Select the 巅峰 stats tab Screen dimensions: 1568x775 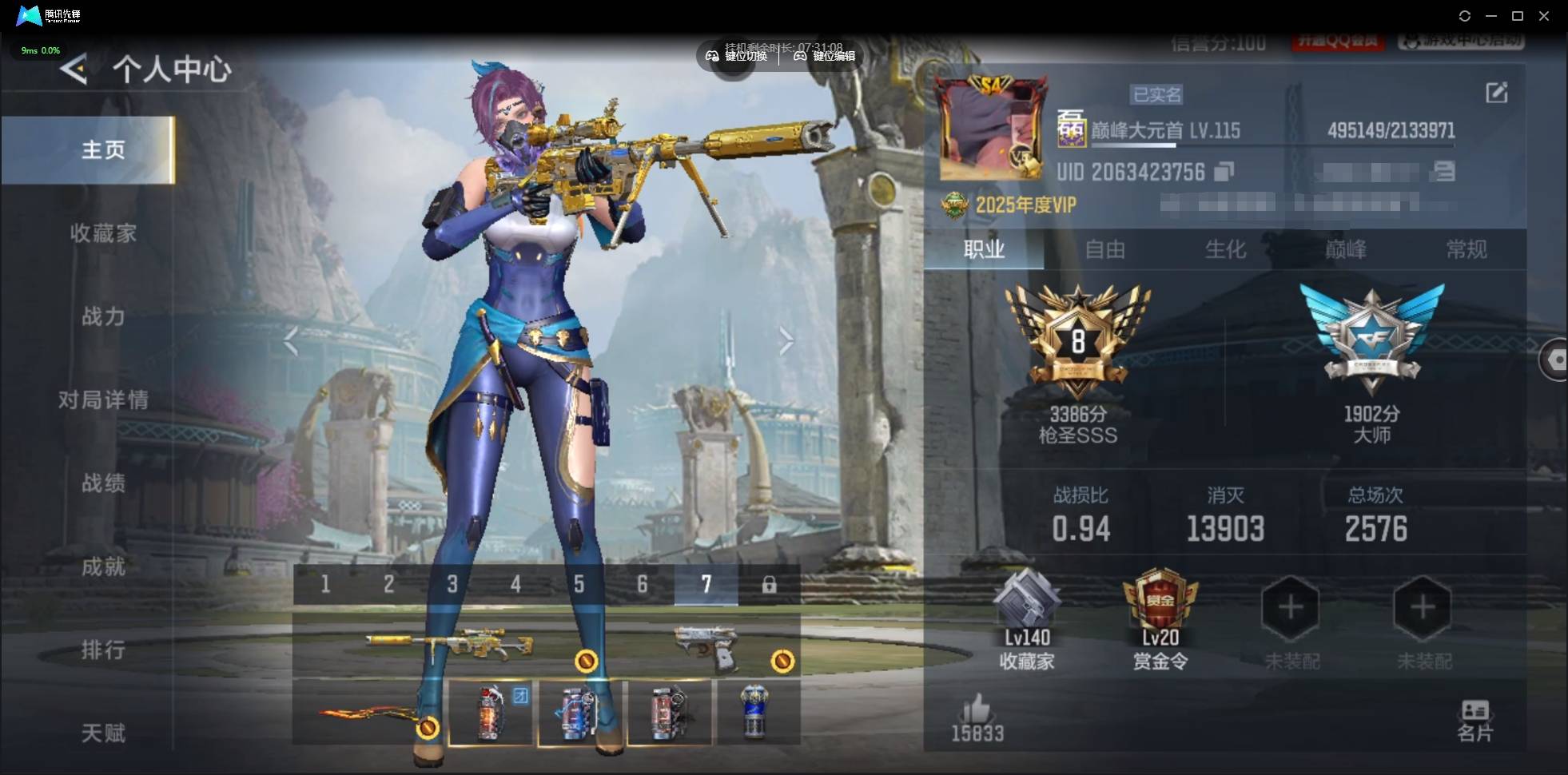pos(1346,250)
